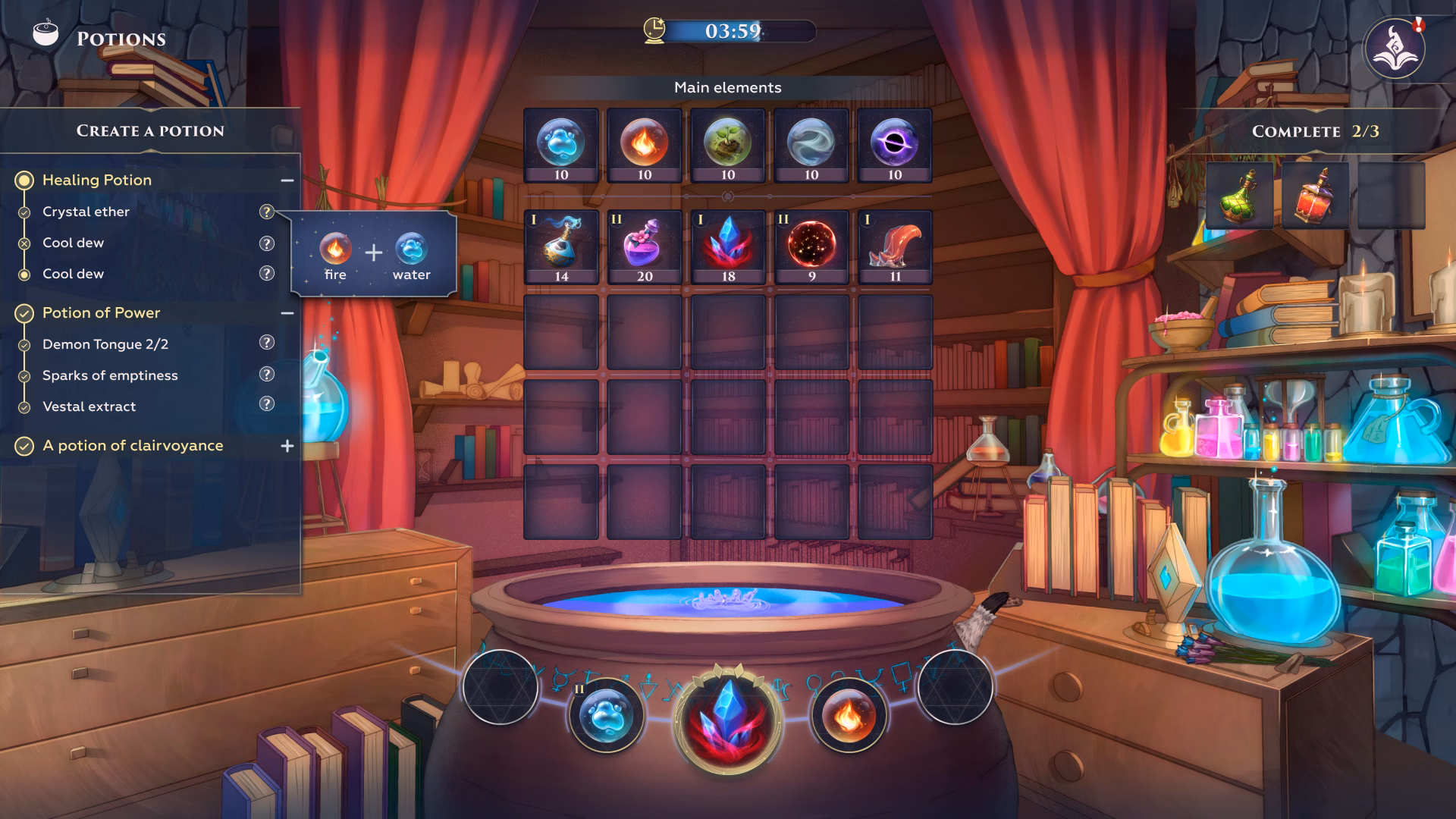Open the hint for Crystal ether

click(266, 212)
